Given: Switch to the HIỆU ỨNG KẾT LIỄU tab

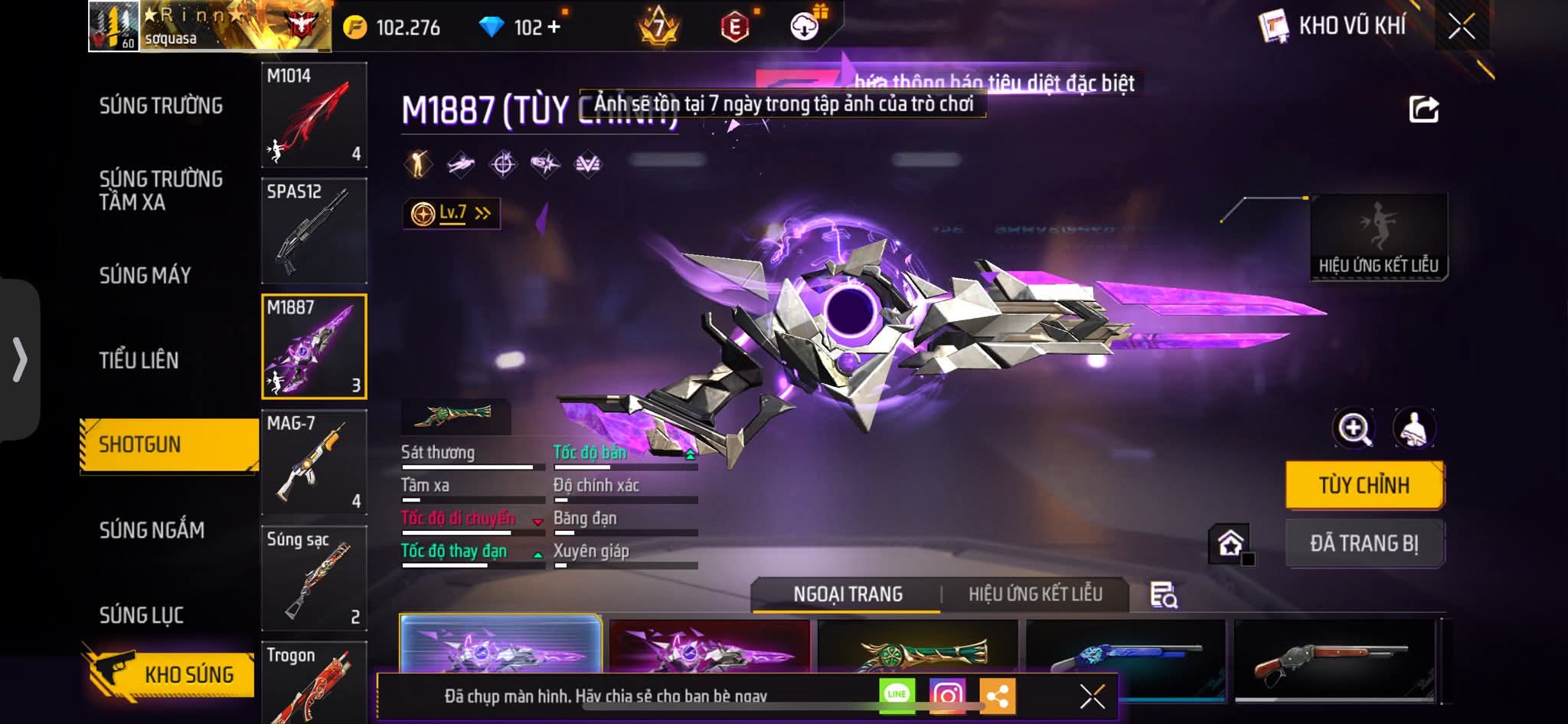Looking at the screenshot, I should [1035, 595].
